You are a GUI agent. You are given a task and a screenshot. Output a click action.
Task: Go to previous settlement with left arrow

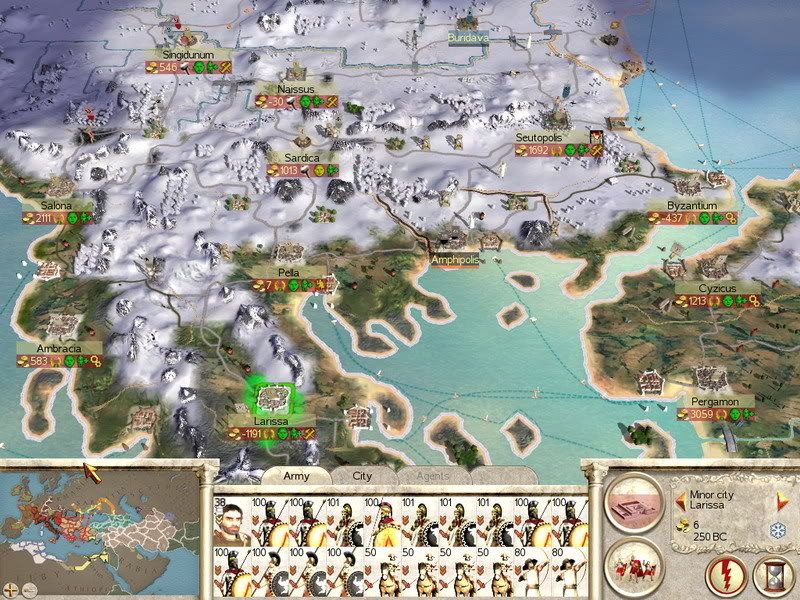click(682, 498)
